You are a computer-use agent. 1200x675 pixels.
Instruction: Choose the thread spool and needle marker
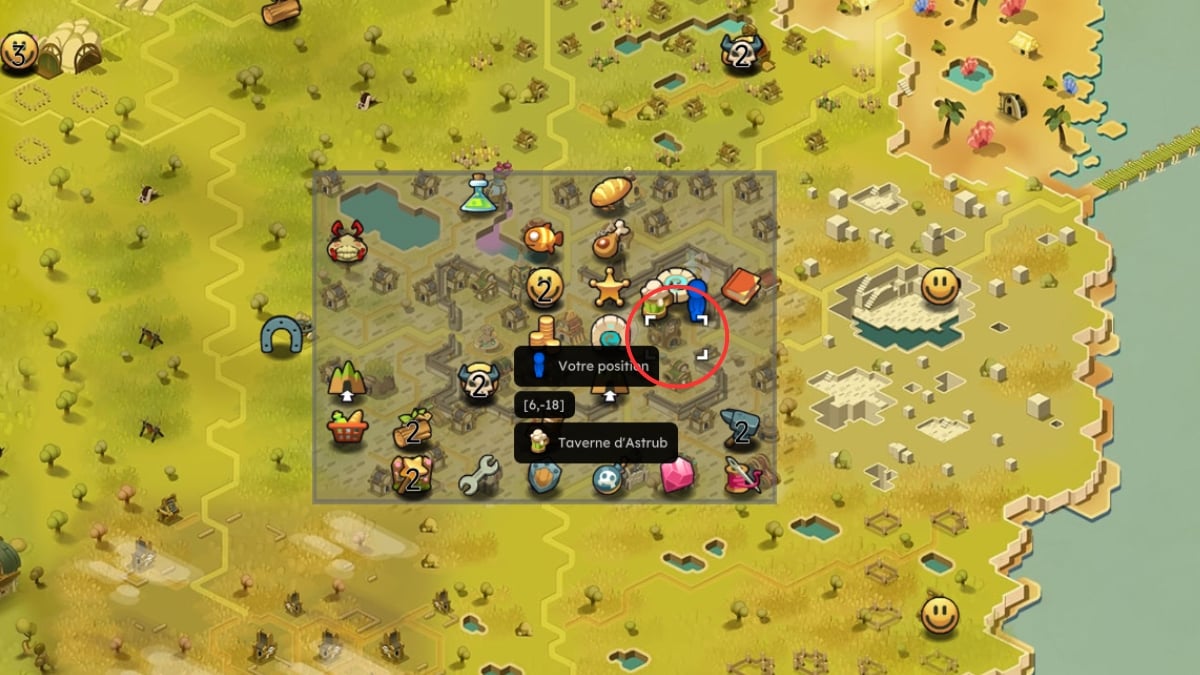(743, 474)
